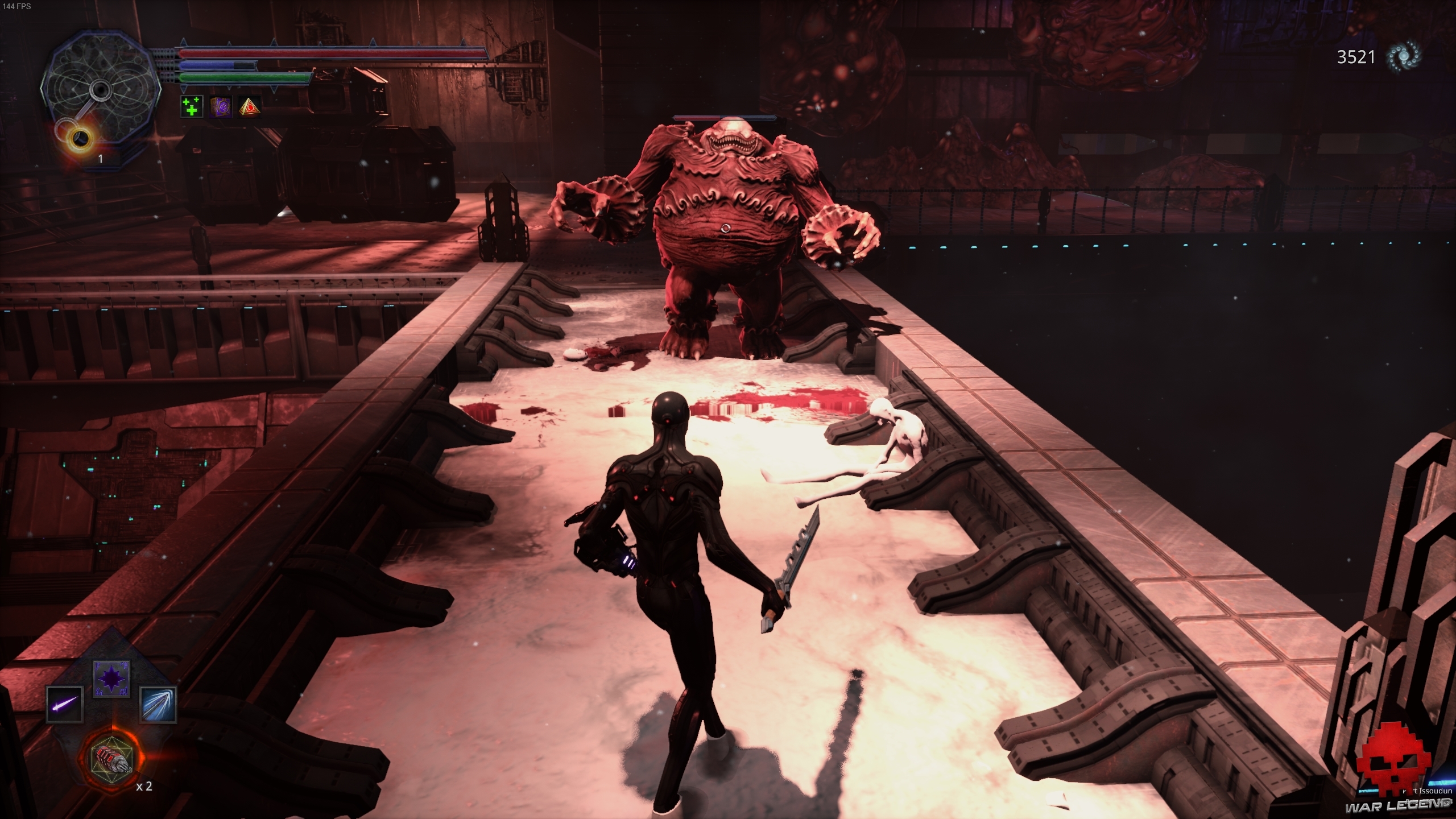The height and width of the screenshot is (819, 1456).
Task: Click the swirling axion currency icon
Action: click(x=1403, y=57)
